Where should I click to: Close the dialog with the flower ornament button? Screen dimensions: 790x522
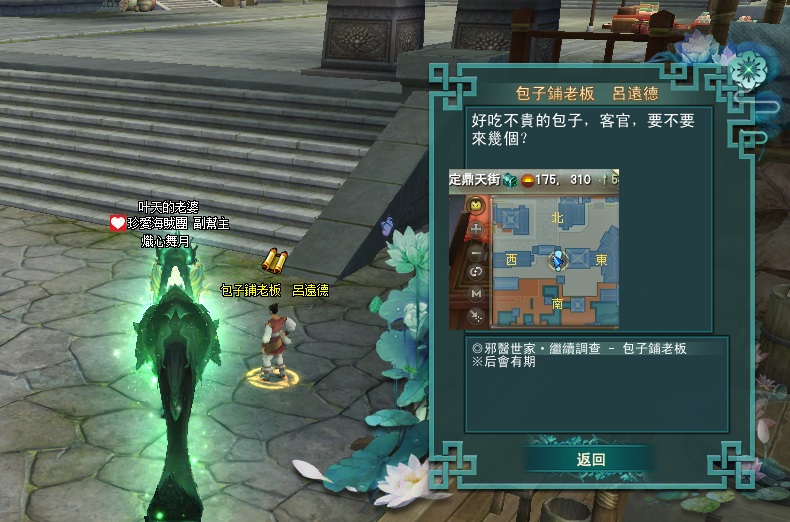(x=746, y=71)
